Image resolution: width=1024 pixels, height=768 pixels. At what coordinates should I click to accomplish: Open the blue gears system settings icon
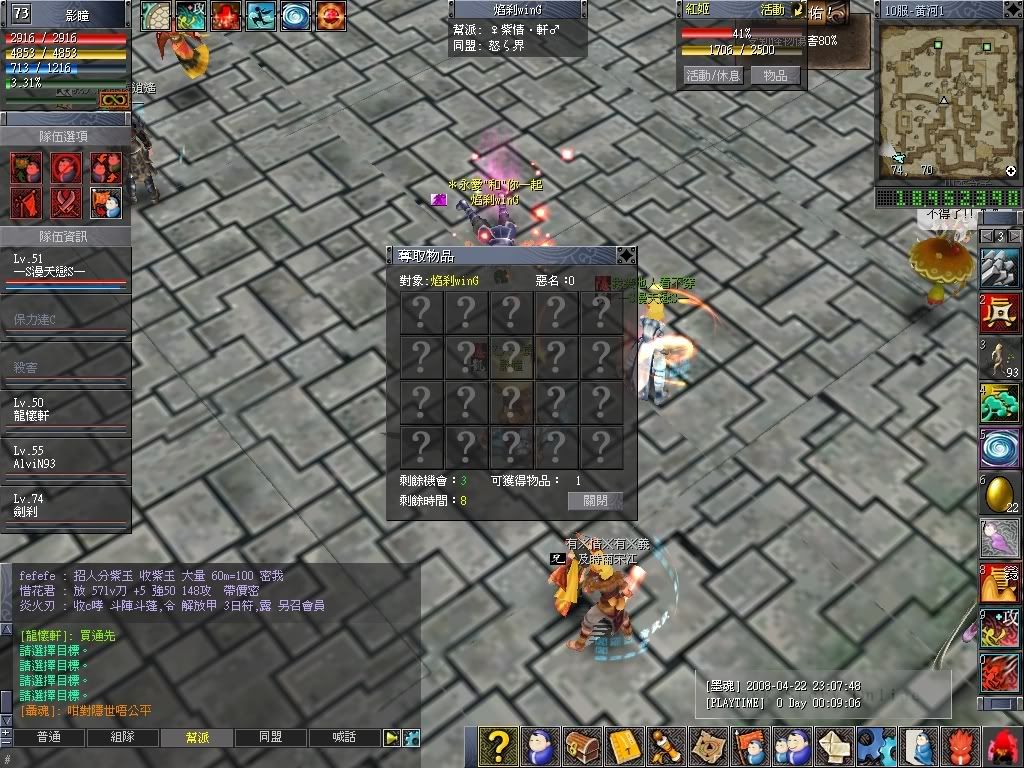tap(877, 747)
